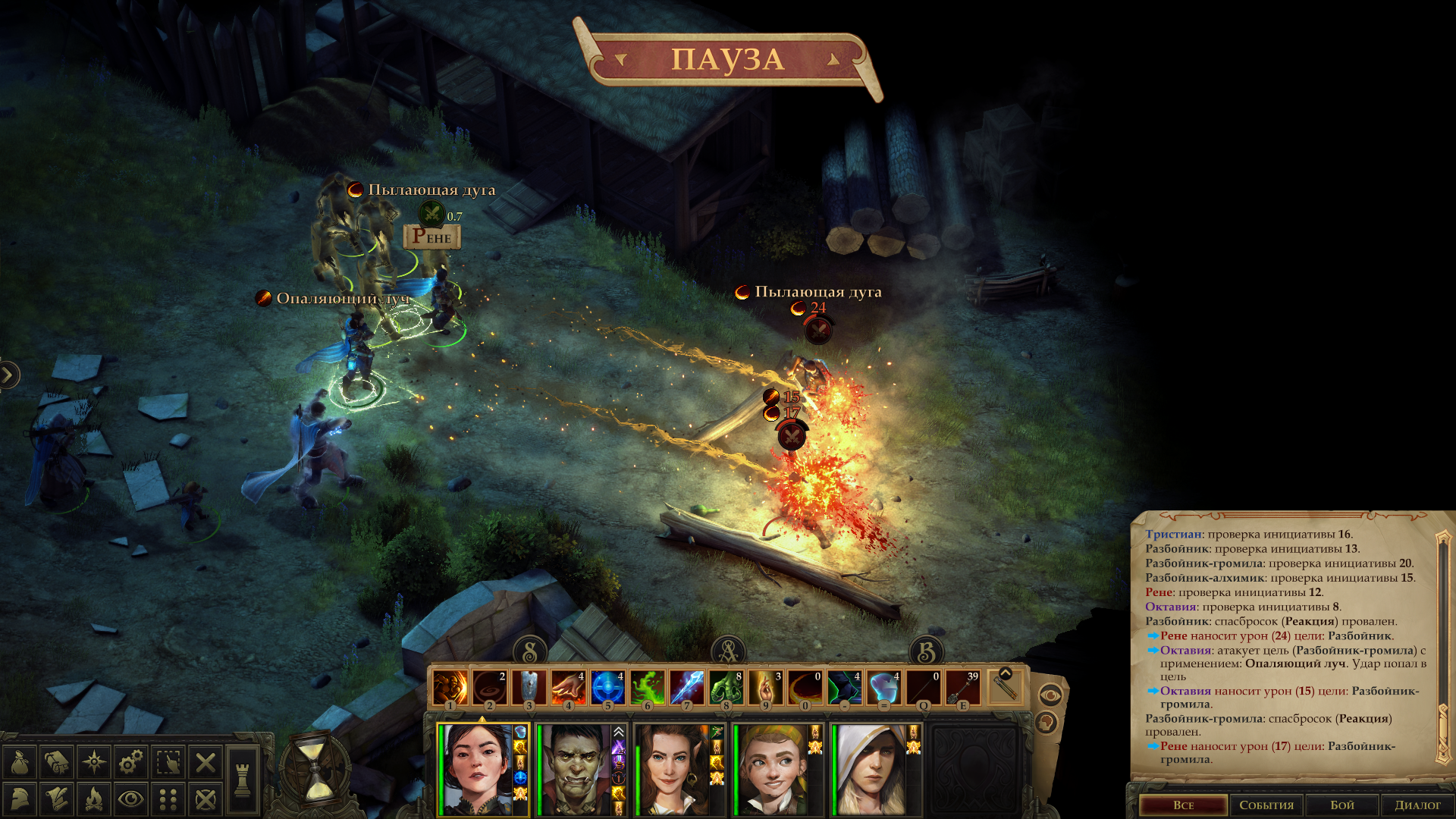Switch combat log to События tab
The height and width of the screenshot is (819, 1456).
1266,805
